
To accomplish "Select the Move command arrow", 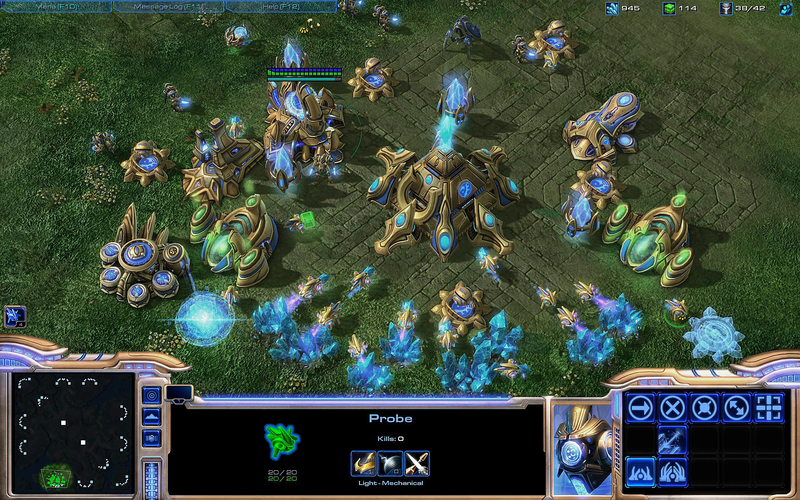I will tap(641, 407).
